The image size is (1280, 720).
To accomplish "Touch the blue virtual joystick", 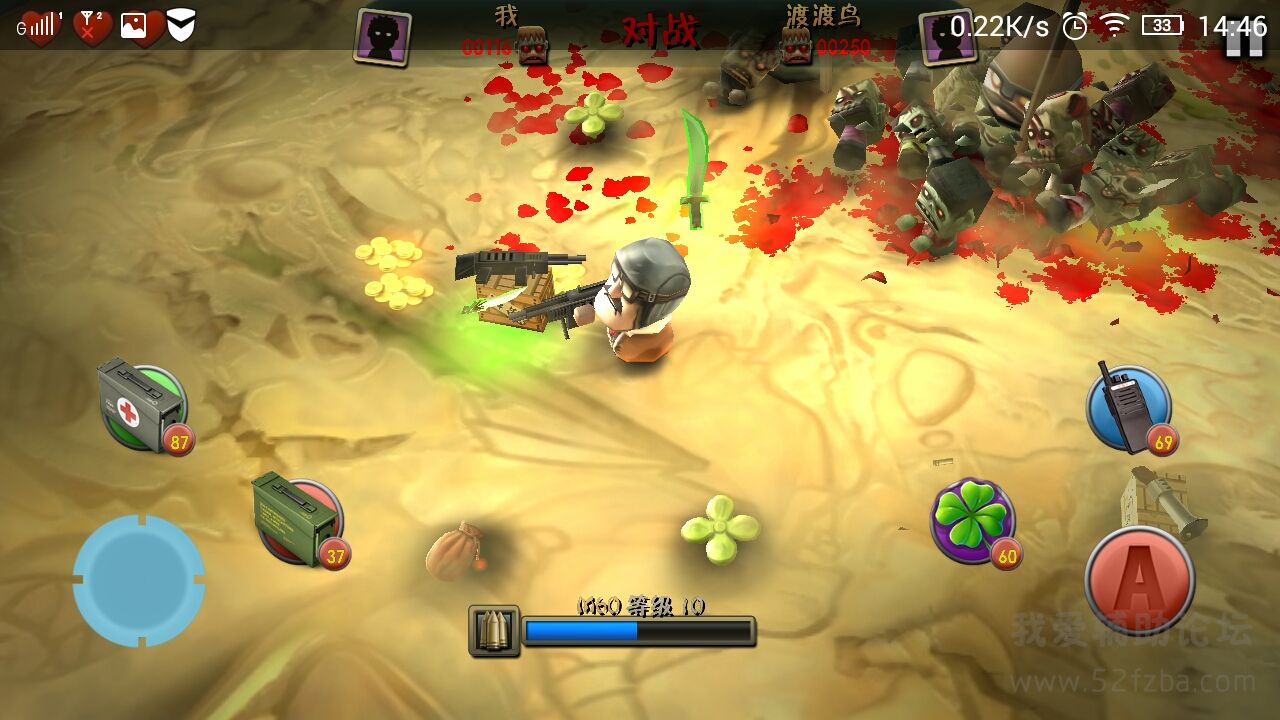I will coord(139,580).
